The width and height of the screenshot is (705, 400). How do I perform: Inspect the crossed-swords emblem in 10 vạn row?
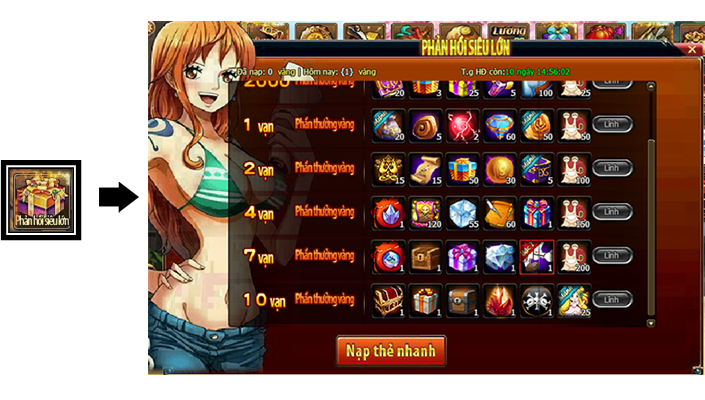536,299
